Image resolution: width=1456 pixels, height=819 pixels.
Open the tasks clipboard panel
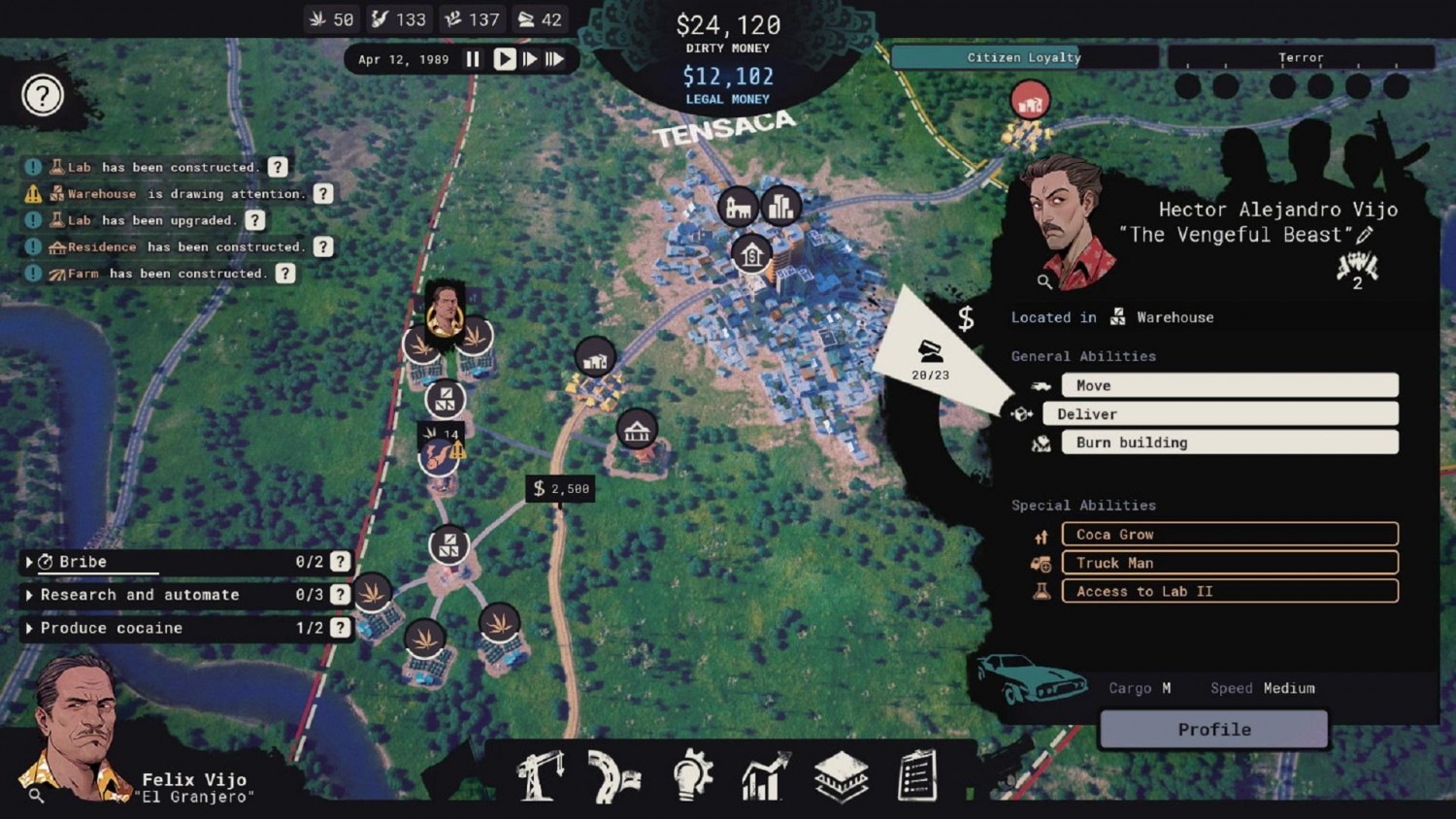click(x=914, y=773)
